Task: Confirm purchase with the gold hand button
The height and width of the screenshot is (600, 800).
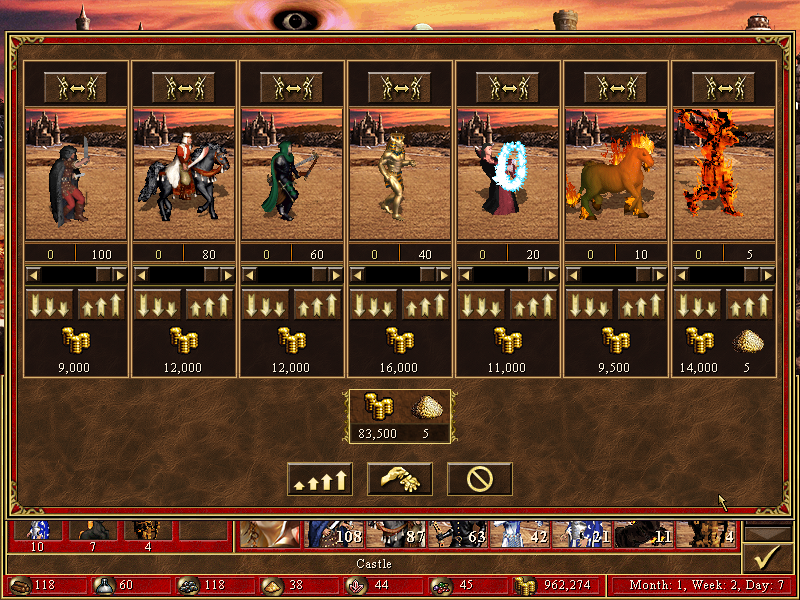Action: click(399, 480)
